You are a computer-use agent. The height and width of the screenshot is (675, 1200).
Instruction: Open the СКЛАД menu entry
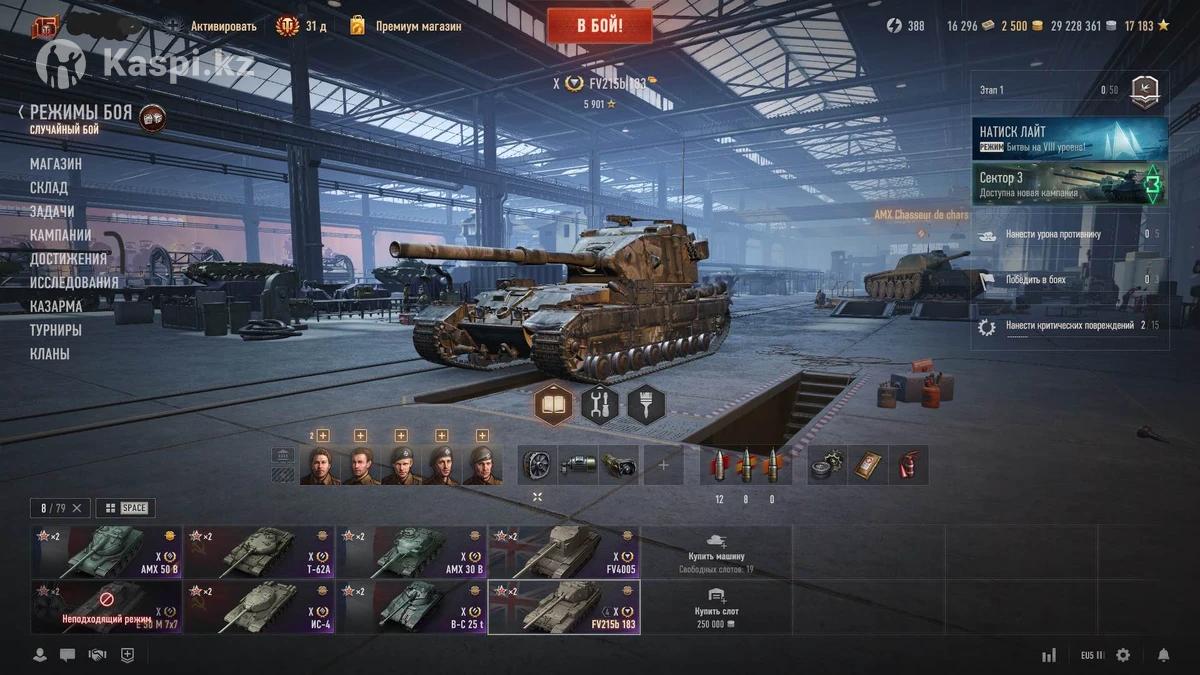tap(49, 187)
